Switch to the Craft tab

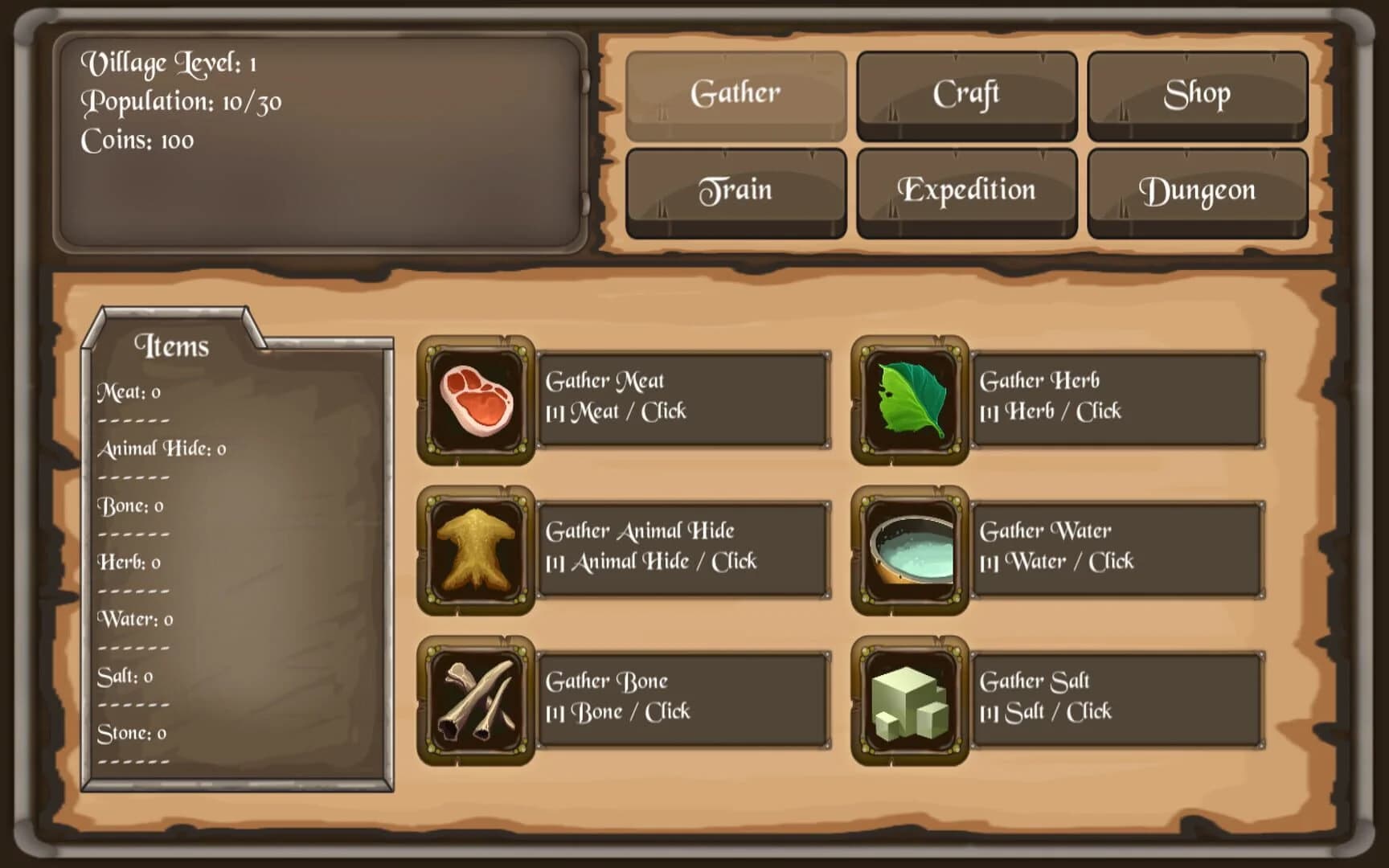pyautogui.click(x=965, y=93)
